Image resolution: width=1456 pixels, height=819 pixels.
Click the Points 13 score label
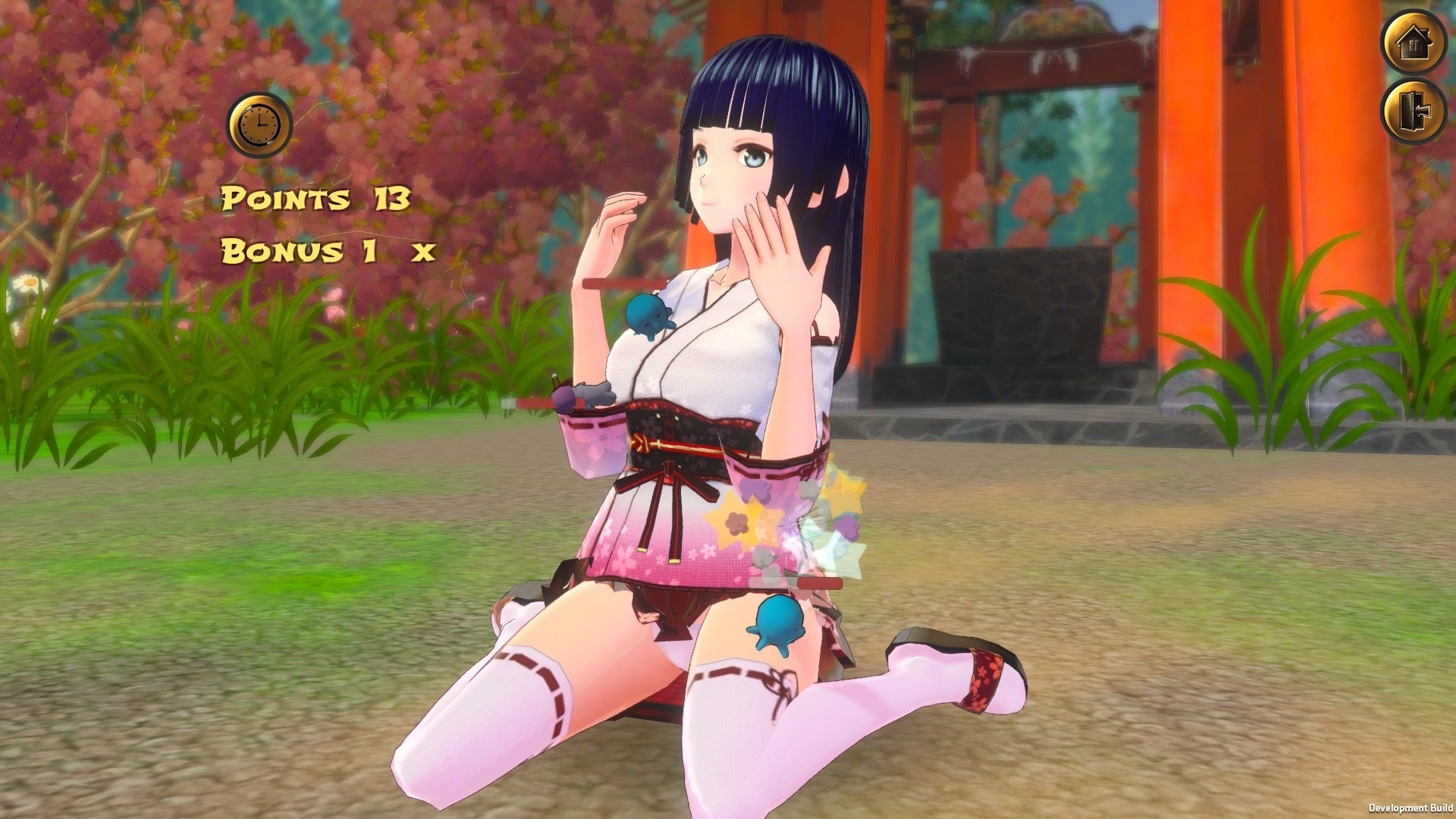315,199
